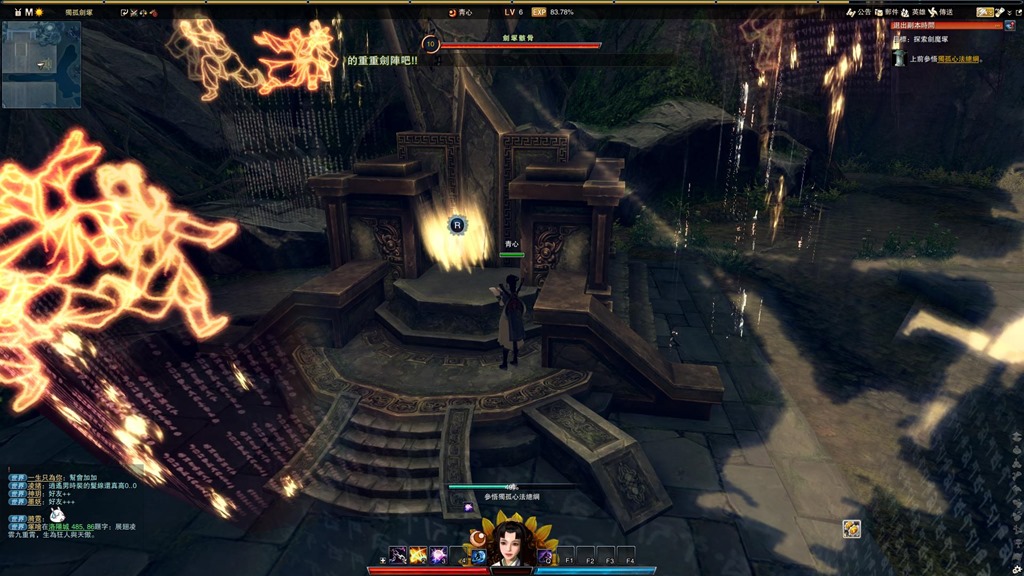This screenshot has width=1024, height=576.
Task: Activate the purple starburst skill
Action: pyautogui.click(x=438, y=555)
